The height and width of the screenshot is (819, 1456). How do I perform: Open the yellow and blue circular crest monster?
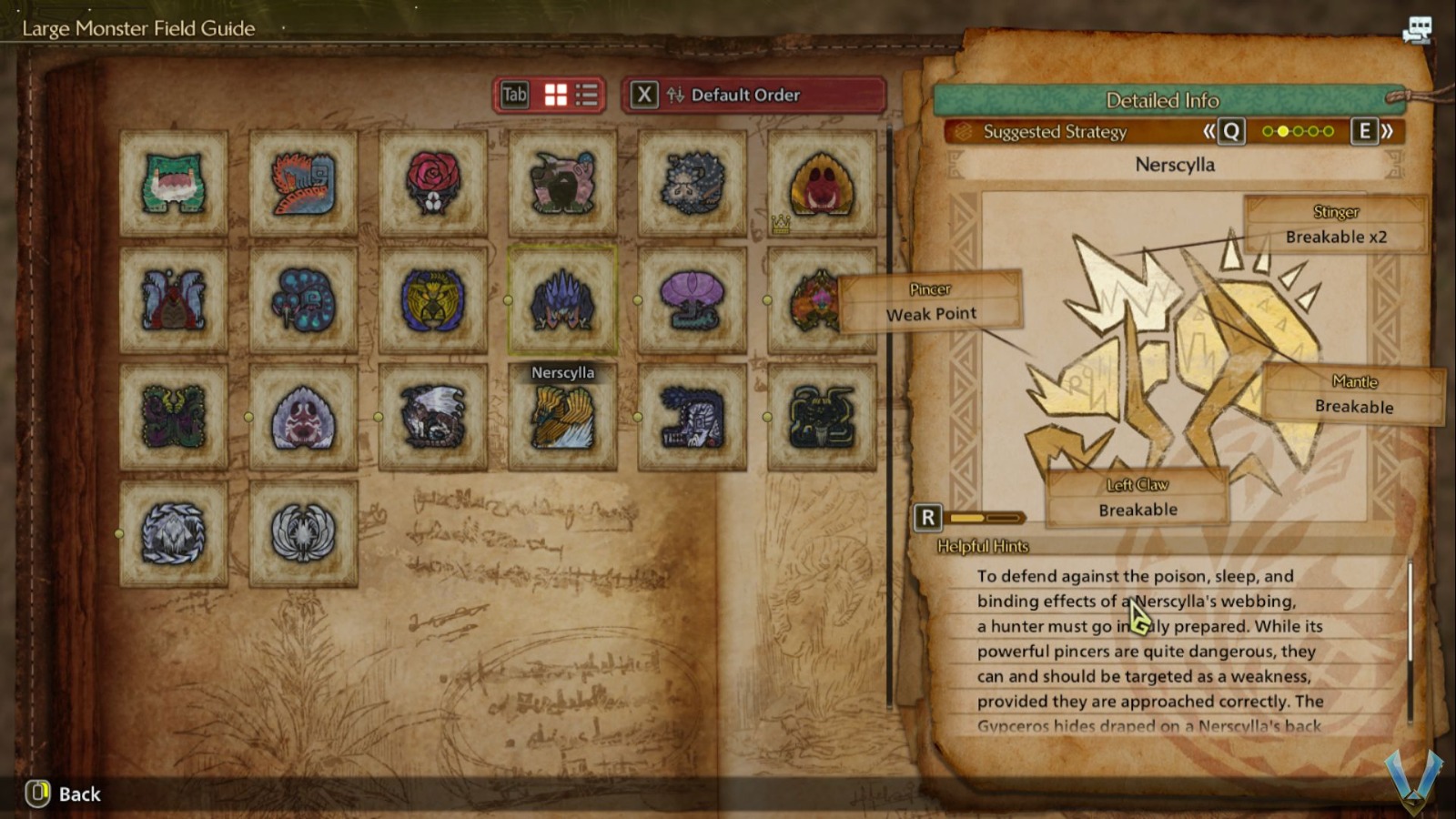(432, 299)
